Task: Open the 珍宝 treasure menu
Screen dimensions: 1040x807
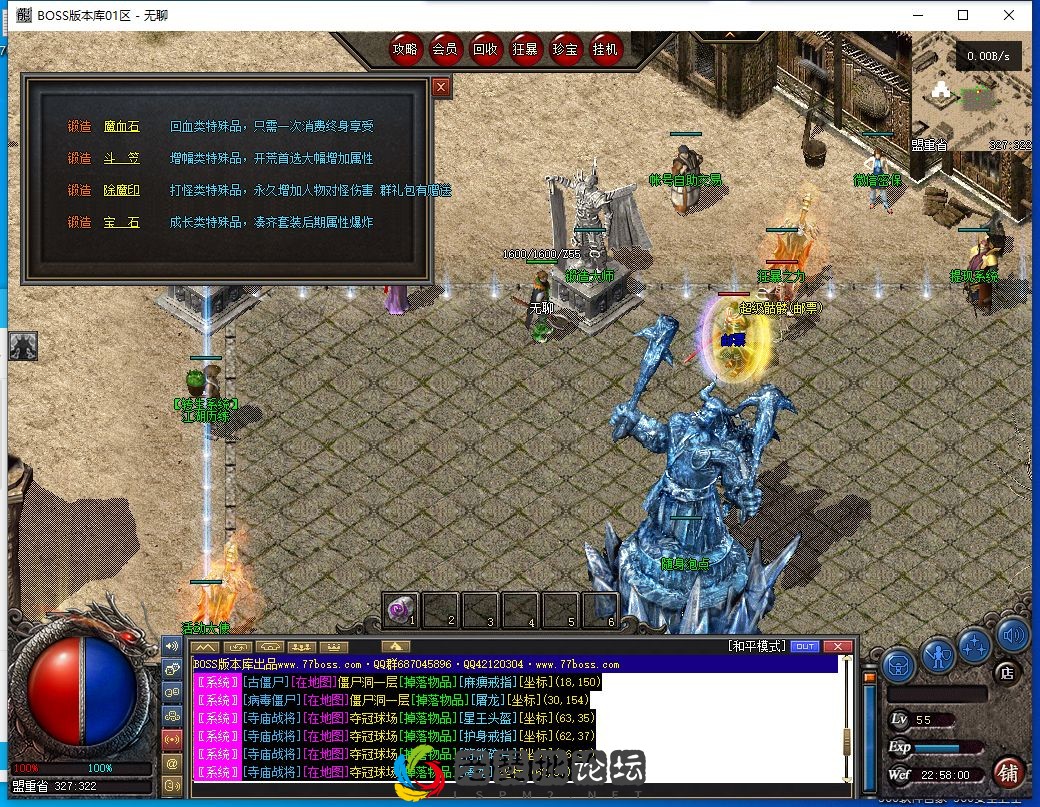Action: [x=565, y=48]
